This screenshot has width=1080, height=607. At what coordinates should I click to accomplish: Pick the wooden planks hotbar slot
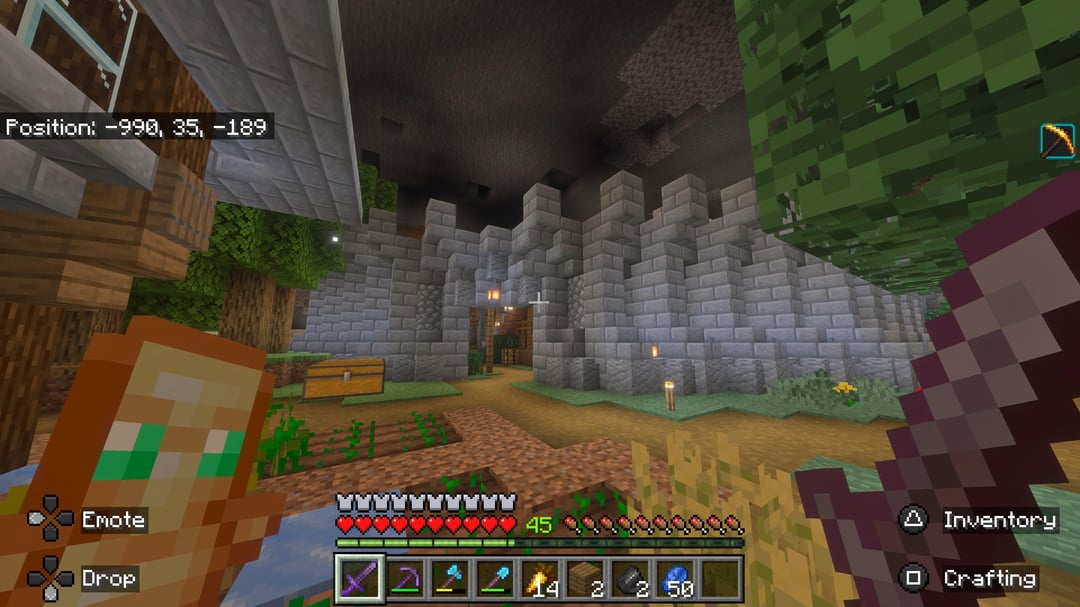pos(585,580)
